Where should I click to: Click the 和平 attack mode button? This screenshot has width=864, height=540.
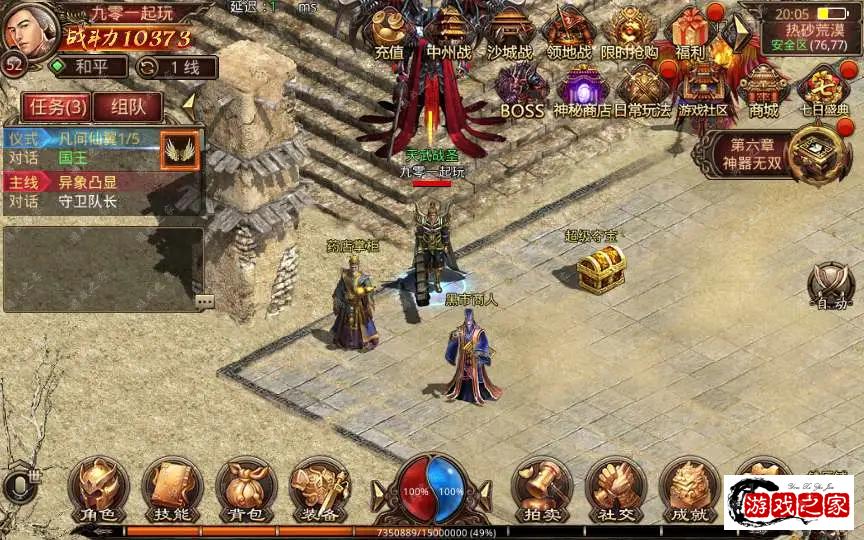(x=90, y=67)
